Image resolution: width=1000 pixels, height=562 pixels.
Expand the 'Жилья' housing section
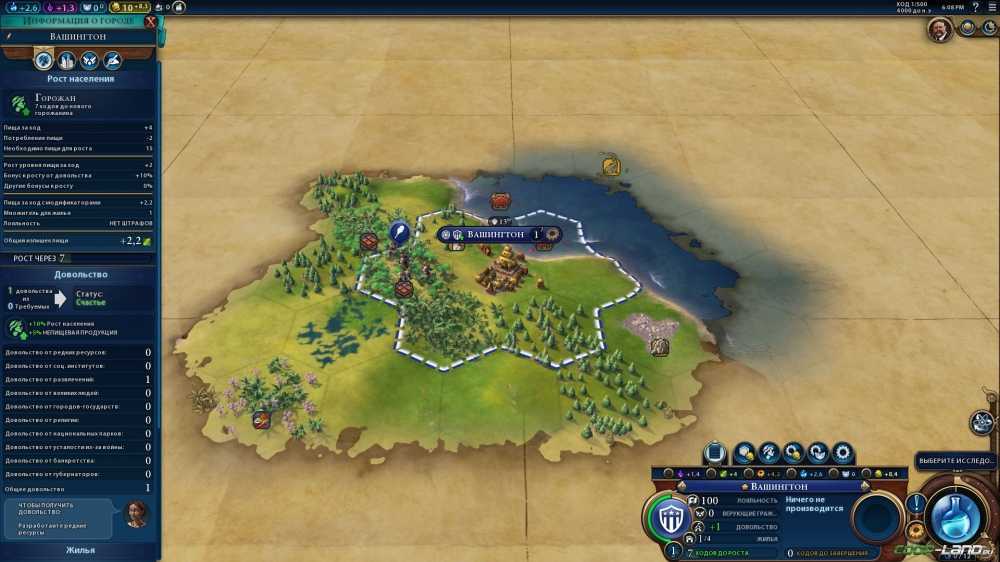[80, 549]
